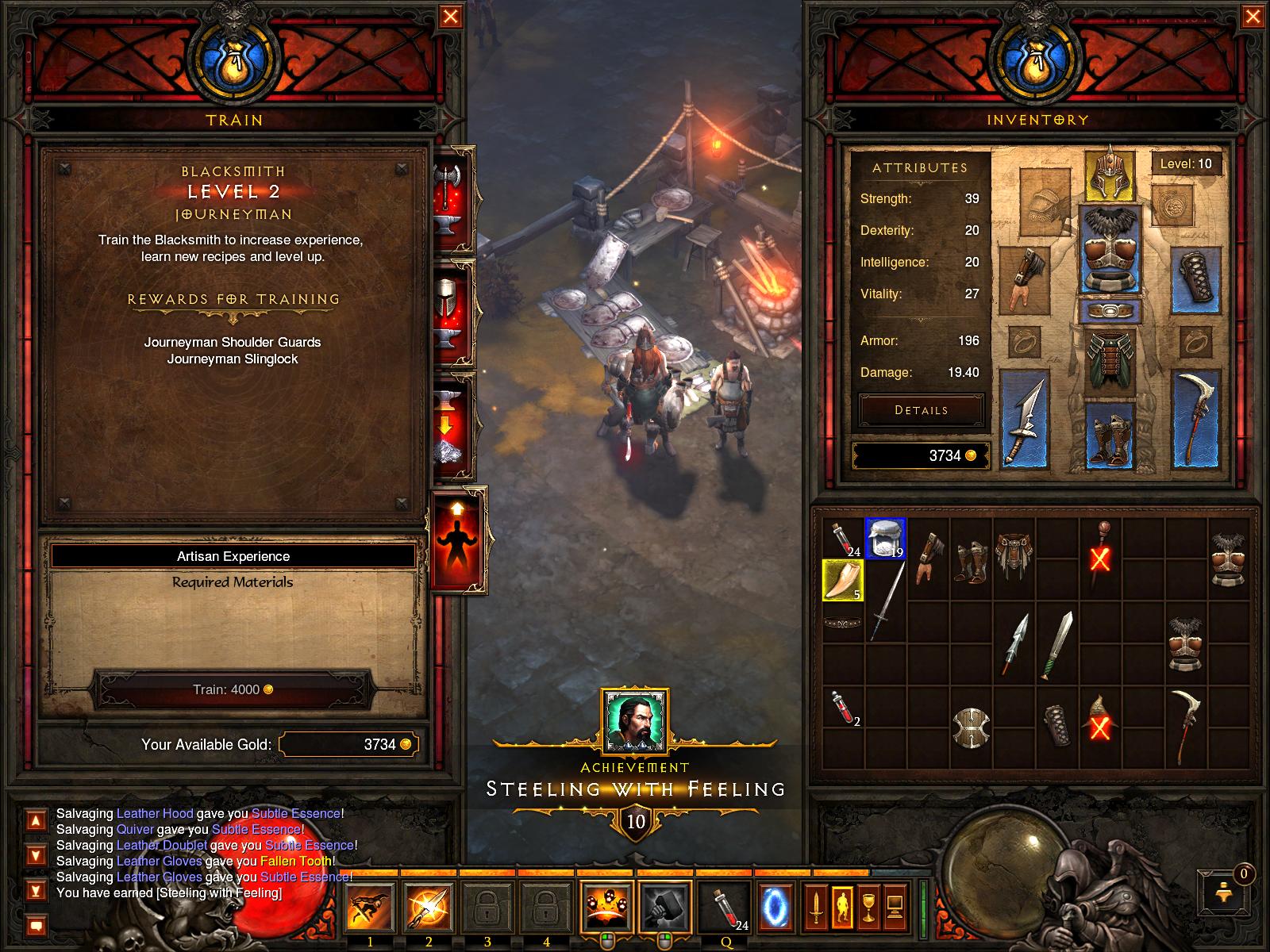The height and width of the screenshot is (952, 1270).
Task: Select the Subtle Essence stack of 19
Action: coord(885,539)
